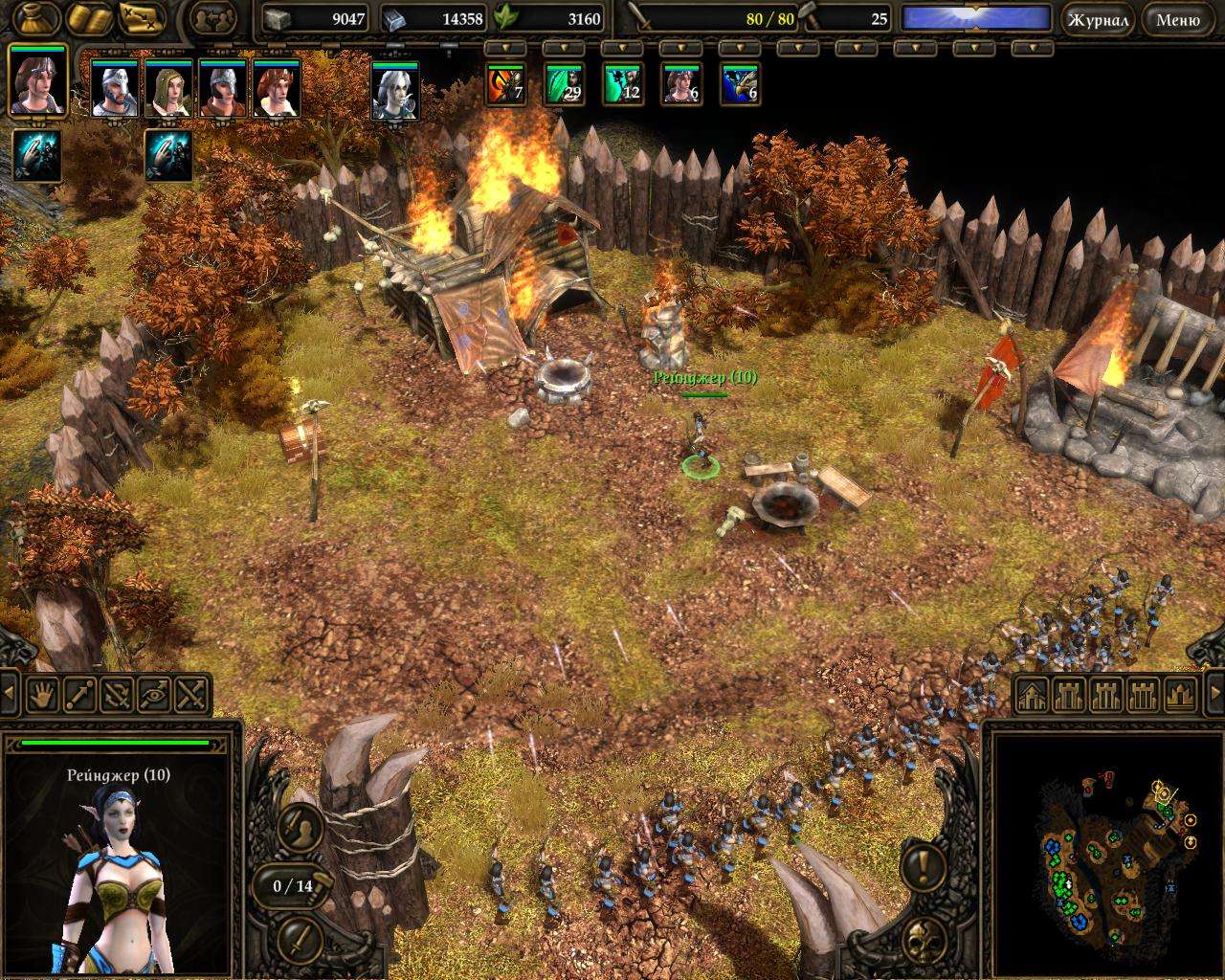Select the griffin unit group icon
The height and width of the screenshot is (980, 1225).
(x=740, y=83)
